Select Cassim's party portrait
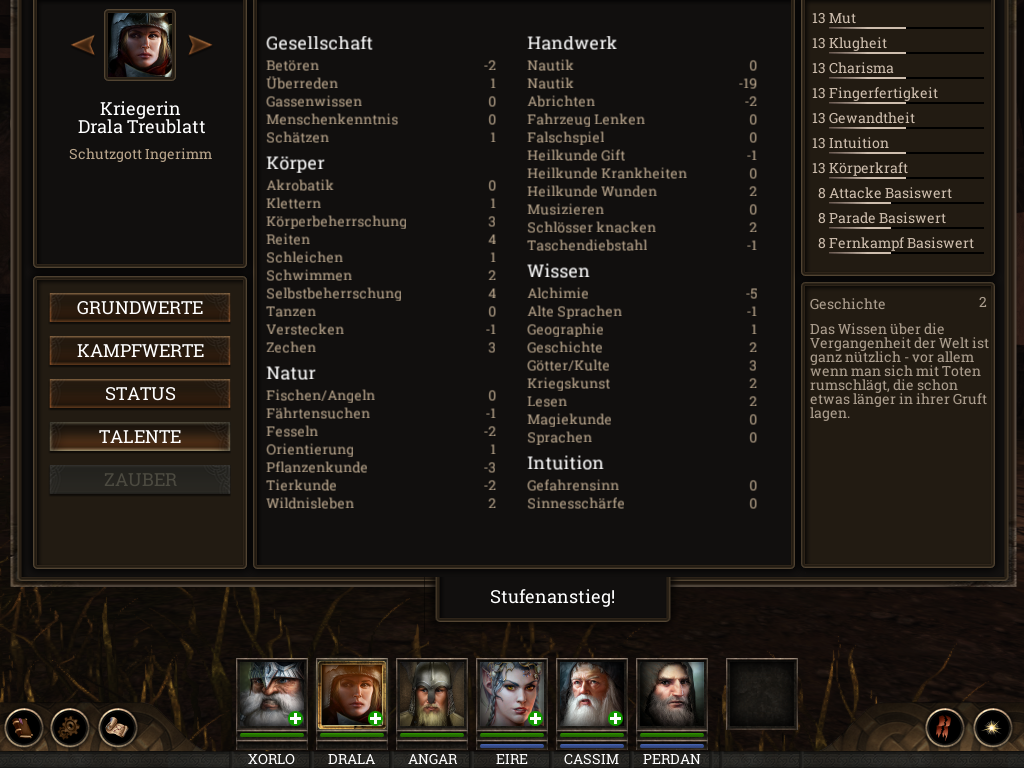This screenshot has height=768, width=1024. (x=591, y=694)
